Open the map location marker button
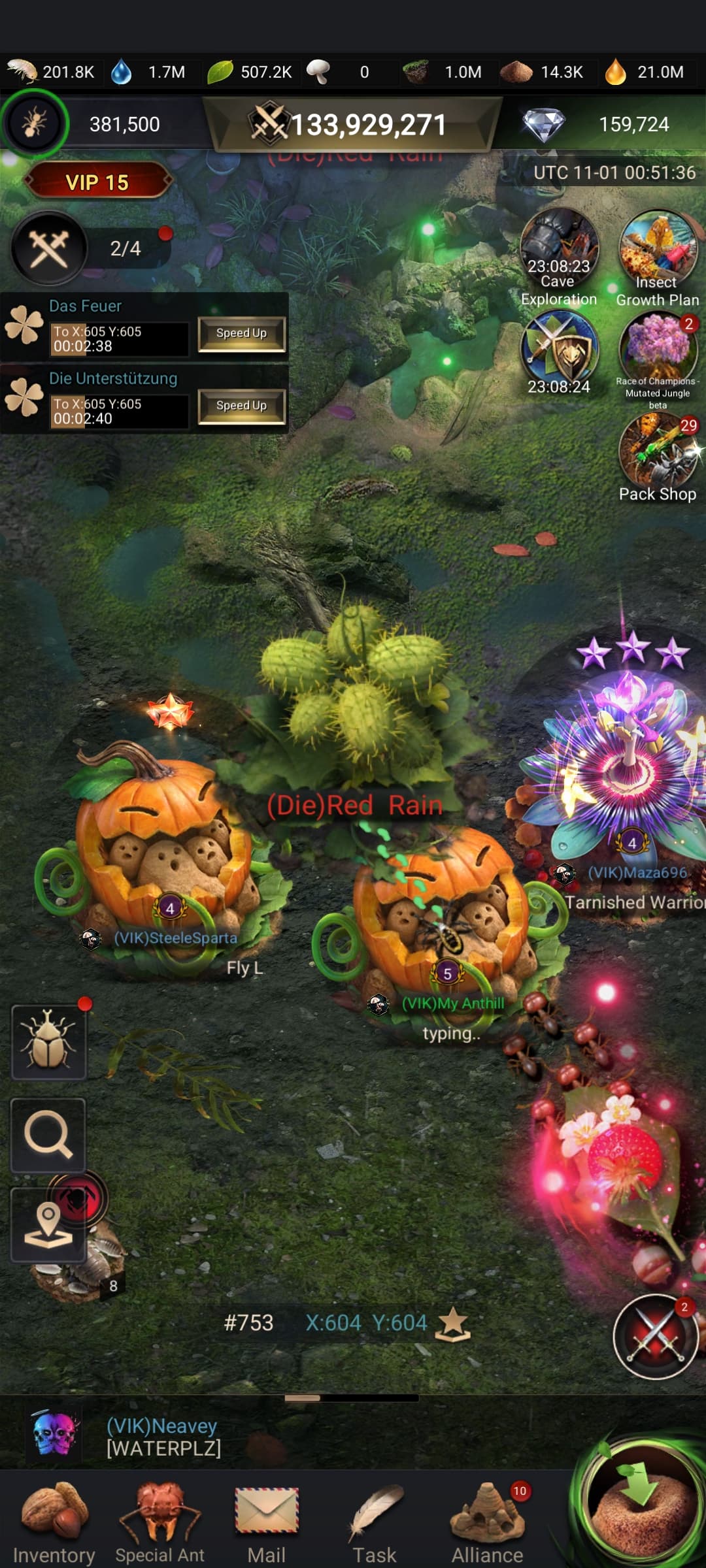Screen dimensions: 706x1568 pyautogui.click(x=48, y=1225)
